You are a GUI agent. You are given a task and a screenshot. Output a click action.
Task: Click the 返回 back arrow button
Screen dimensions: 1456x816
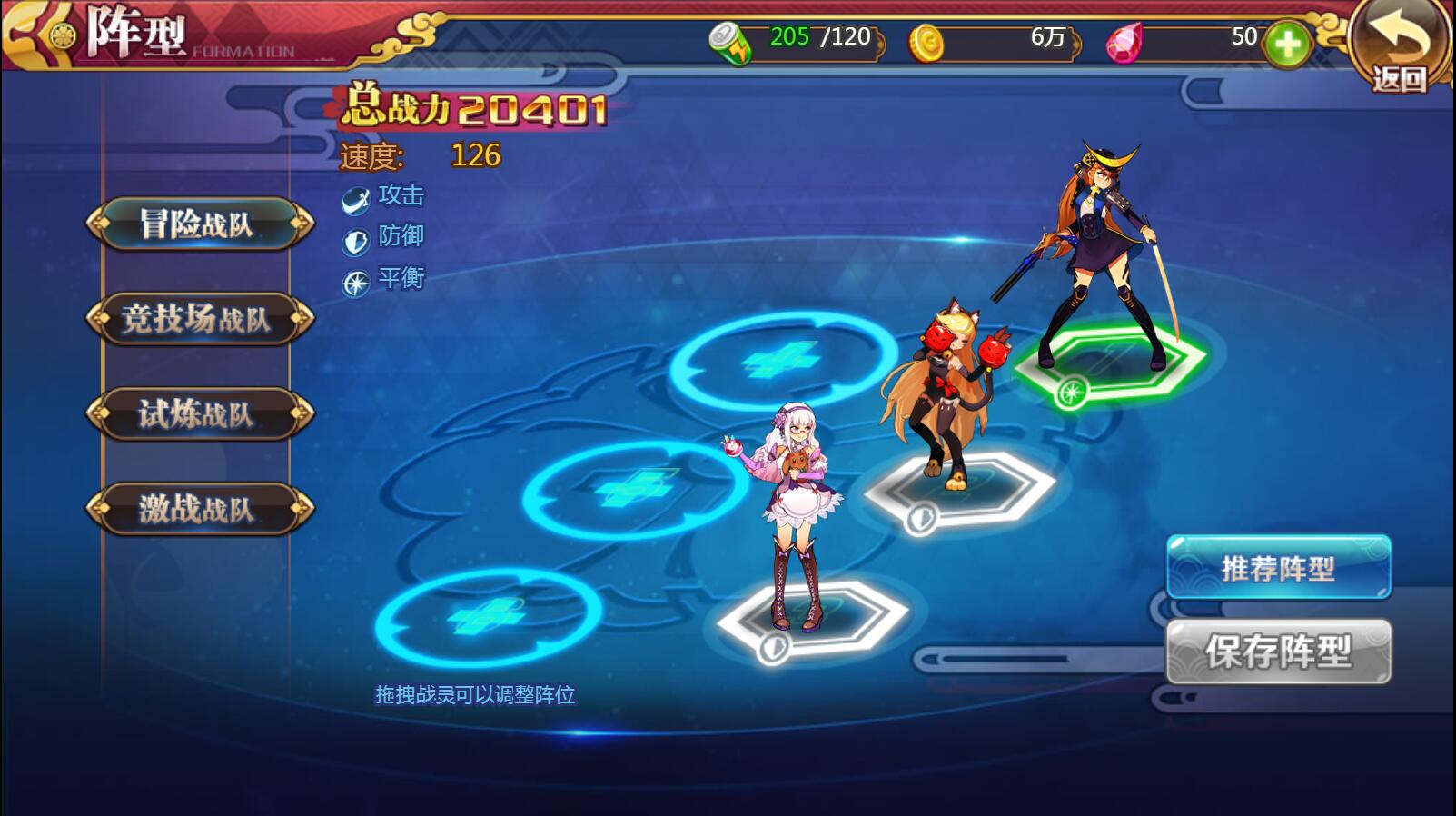(1400, 45)
